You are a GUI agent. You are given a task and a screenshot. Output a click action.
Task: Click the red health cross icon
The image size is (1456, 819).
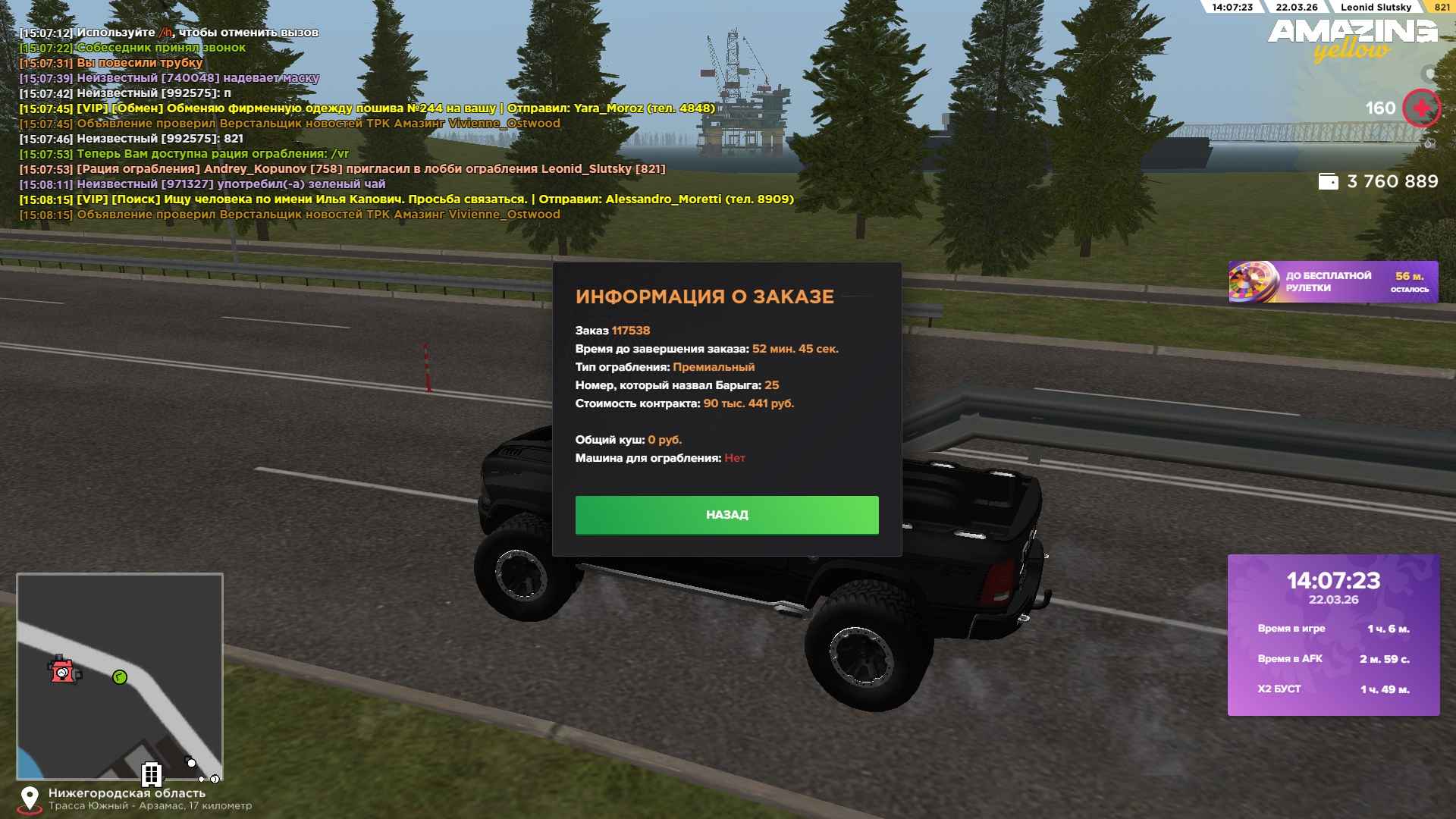coord(1420,108)
